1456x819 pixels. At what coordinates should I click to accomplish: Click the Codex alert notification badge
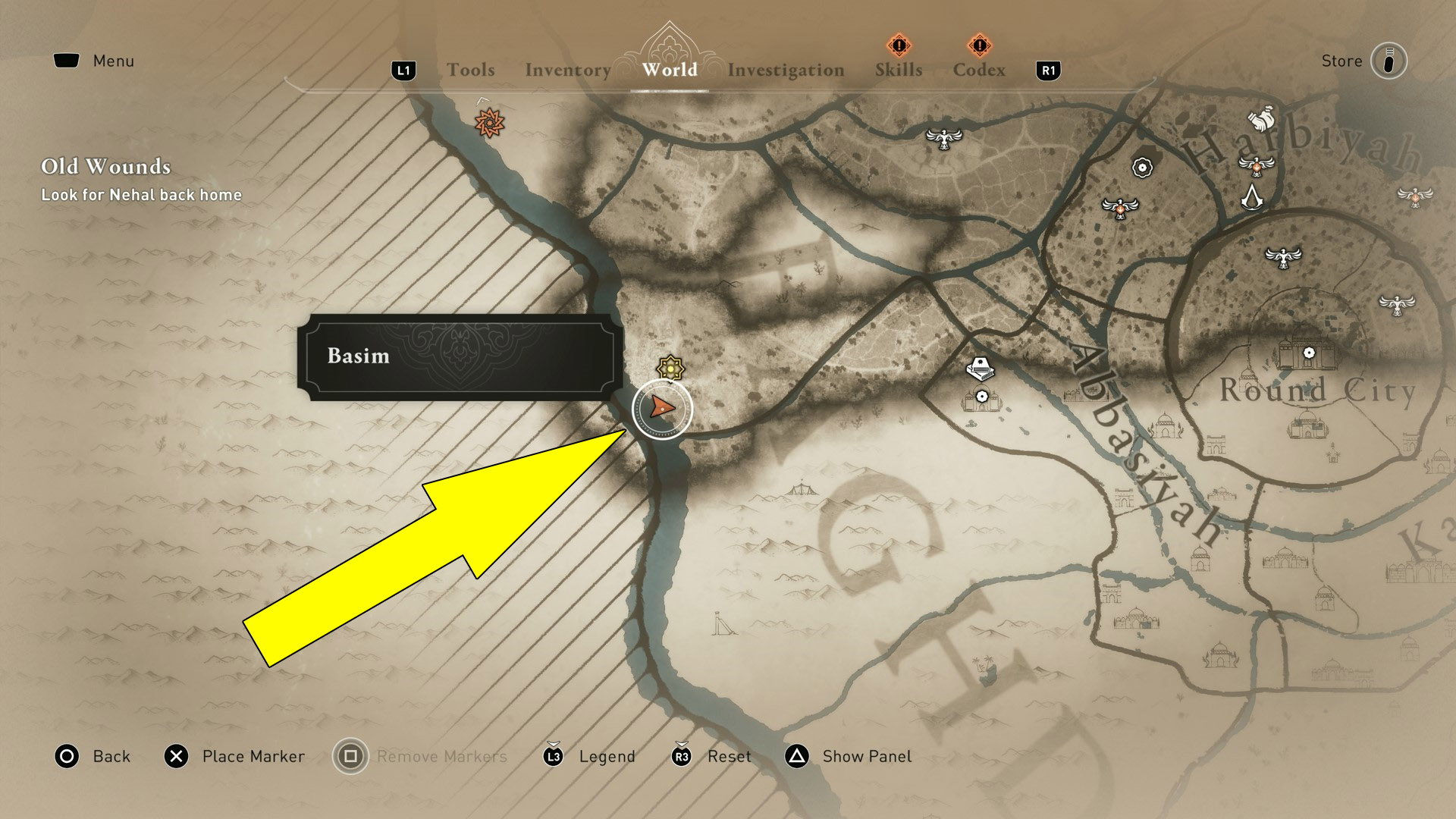(980, 45)
